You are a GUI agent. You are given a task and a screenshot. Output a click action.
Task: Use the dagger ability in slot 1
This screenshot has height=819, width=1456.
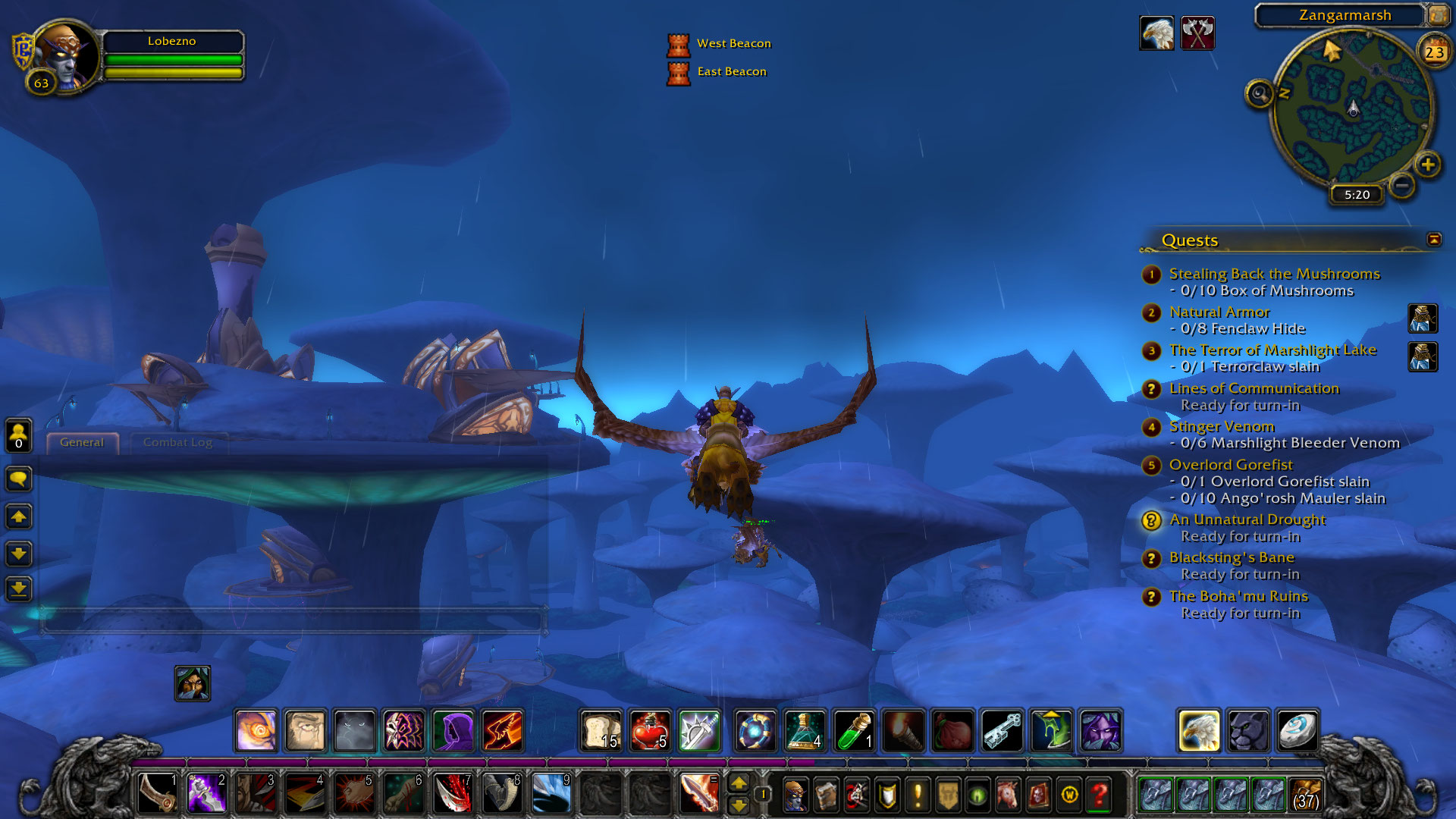click(157, 795)
